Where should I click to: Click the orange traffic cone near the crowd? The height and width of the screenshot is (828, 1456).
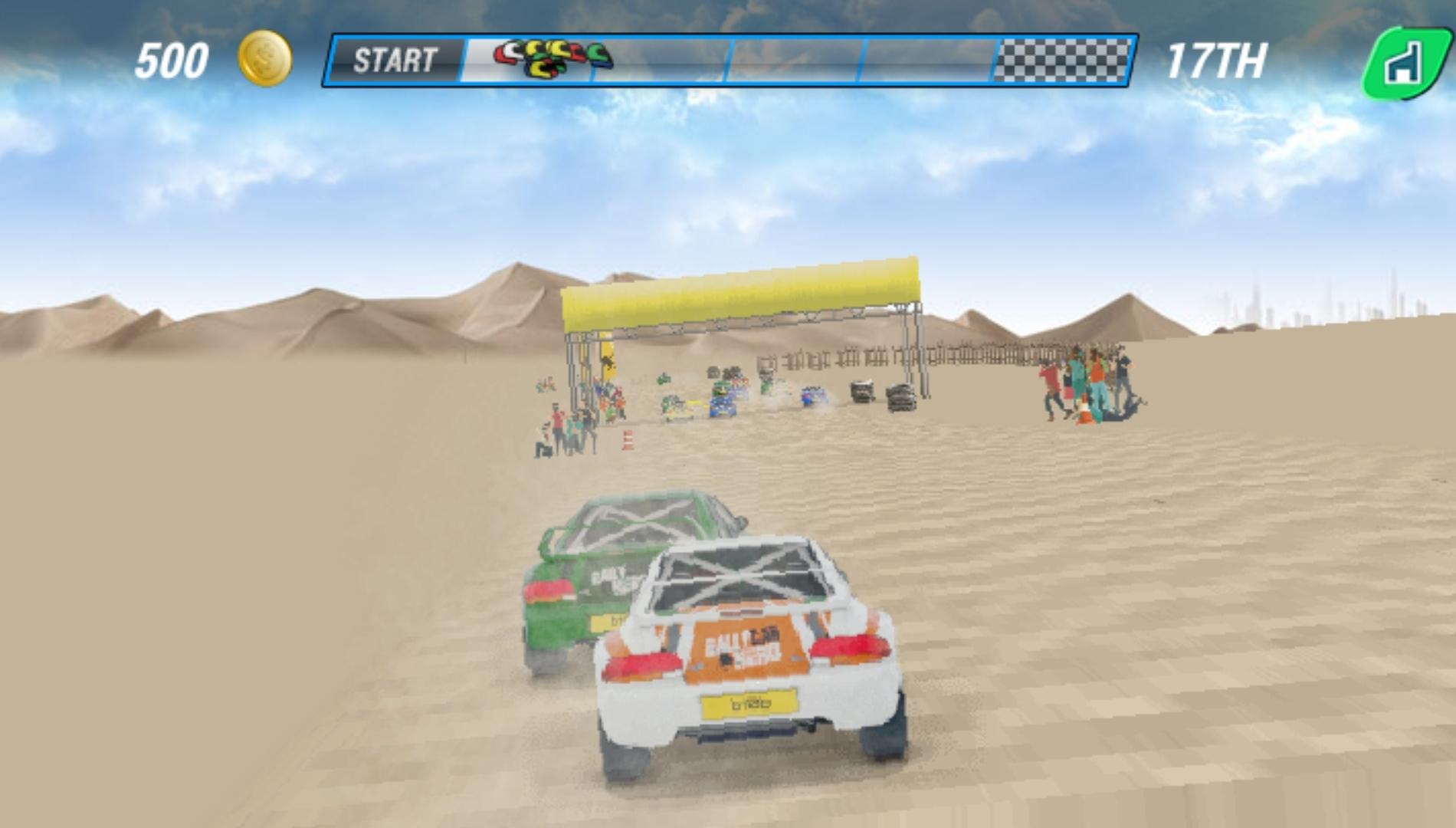coord(627,439)
